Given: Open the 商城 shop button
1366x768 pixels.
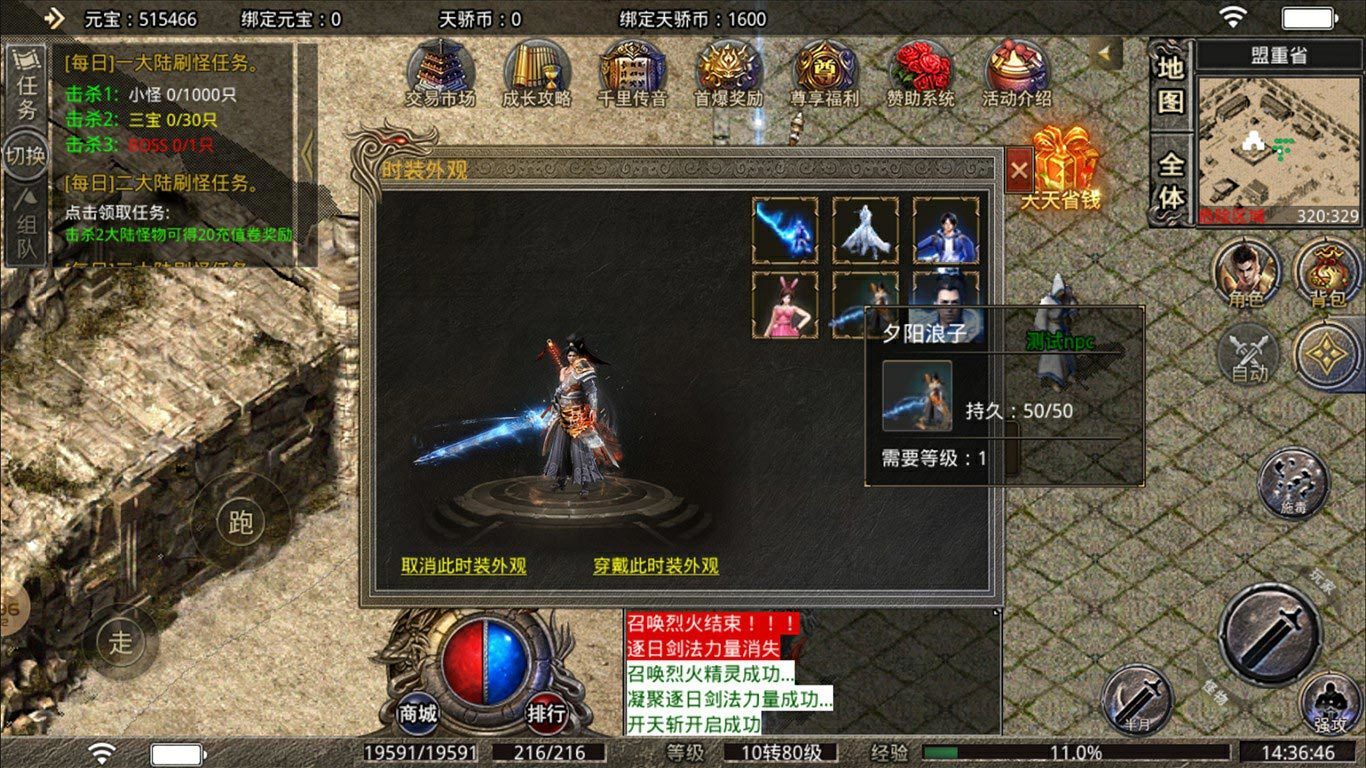Looking at the screenshot, I should [x=418, y=713].
